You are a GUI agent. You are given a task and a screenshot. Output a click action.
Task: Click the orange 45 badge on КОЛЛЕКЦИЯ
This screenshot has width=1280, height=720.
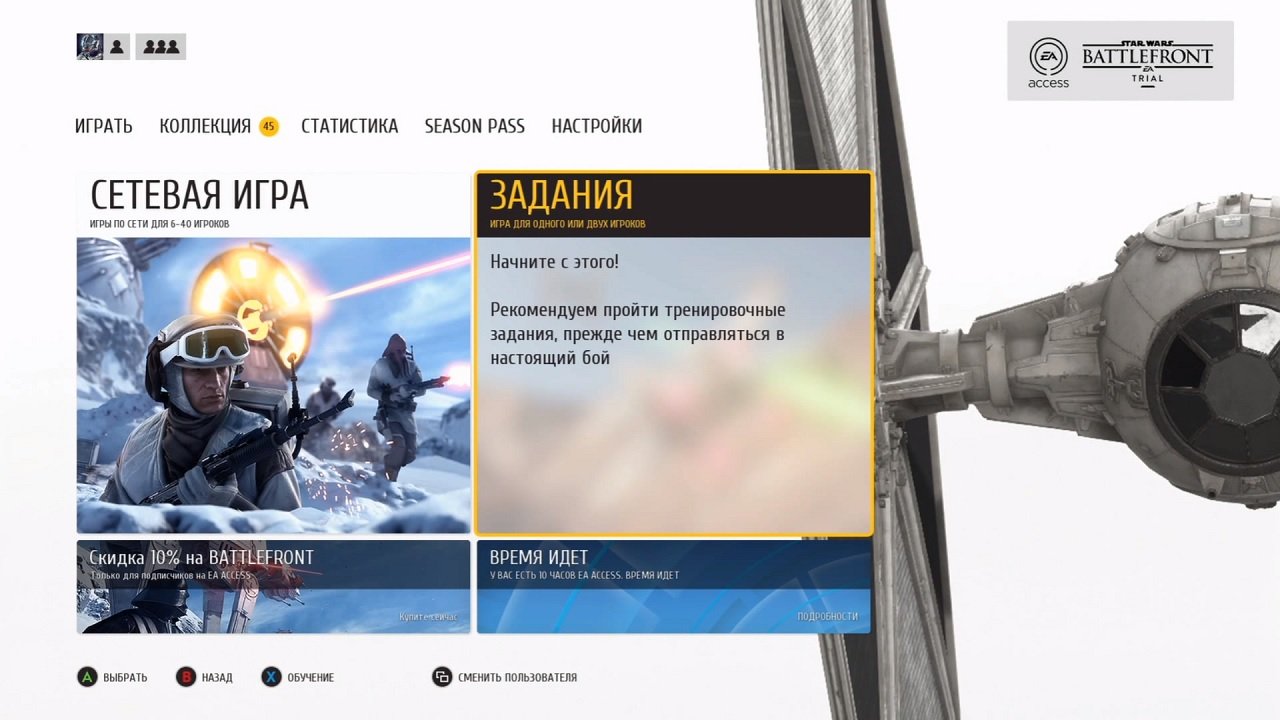click(x=267, y=126)
